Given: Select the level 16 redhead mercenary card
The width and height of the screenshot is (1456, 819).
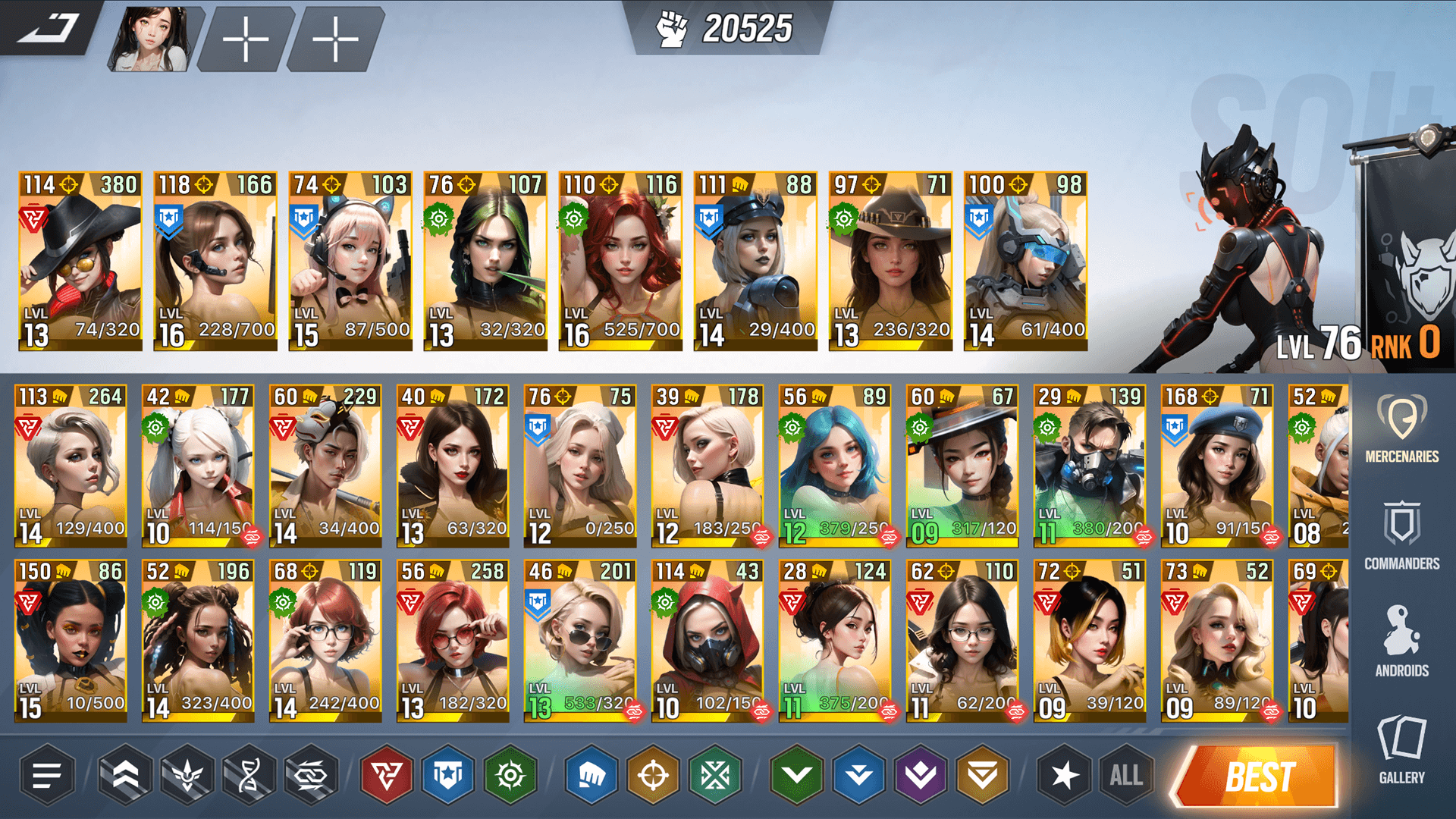Looking at the screenshot, I should click(622, 258).
